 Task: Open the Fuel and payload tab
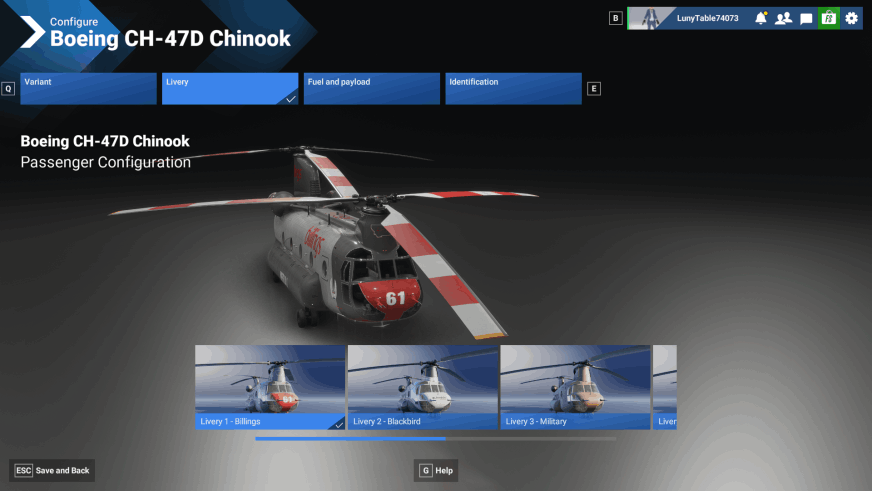coord(372,88)
